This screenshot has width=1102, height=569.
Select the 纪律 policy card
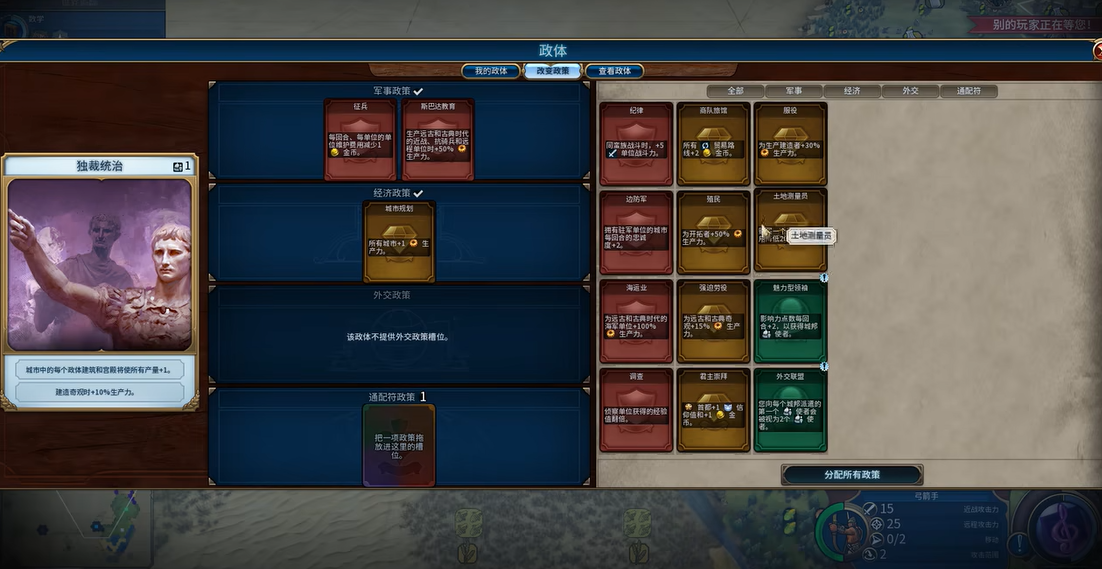tap(636, 144)
